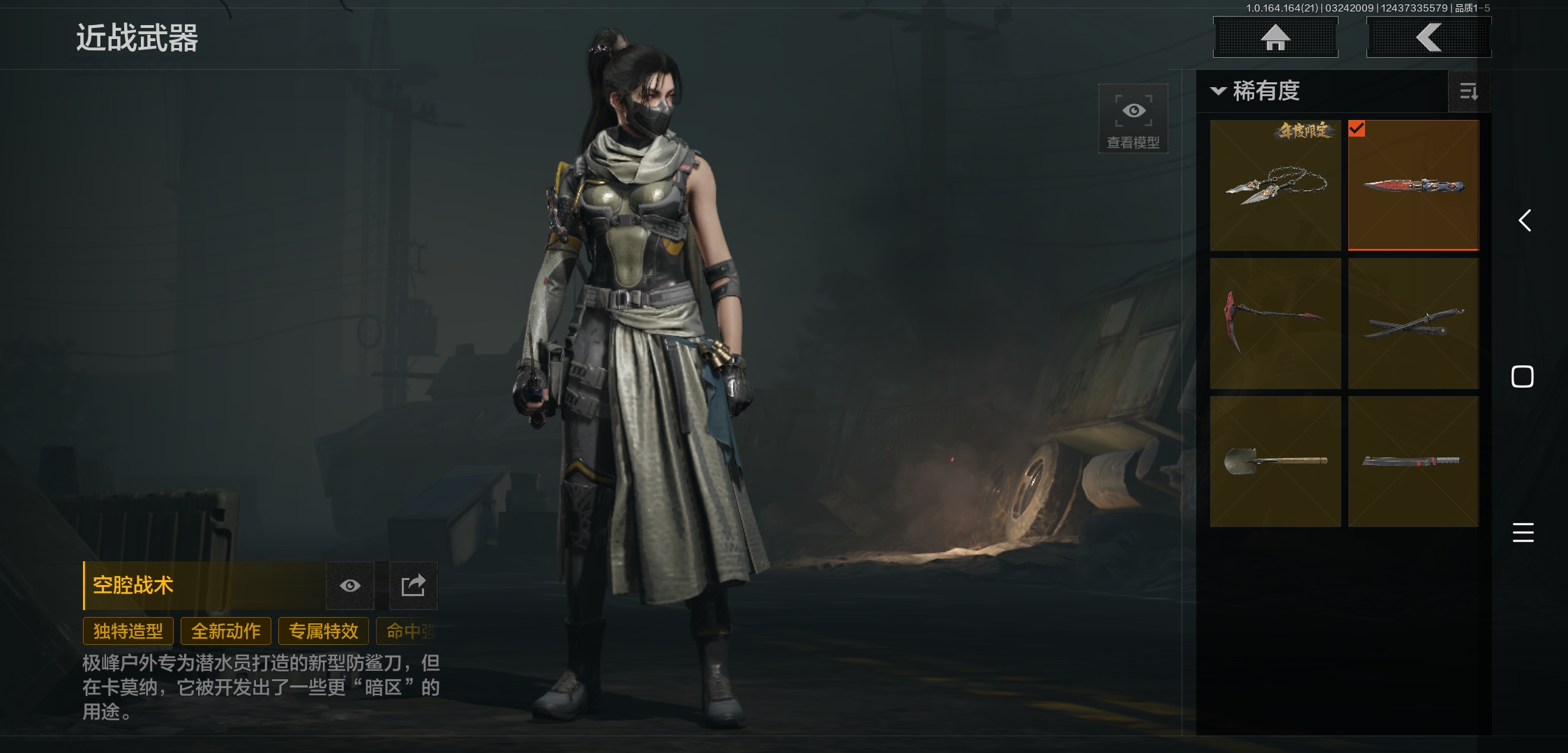This screenshot has width=1568, height=753.
Task: Return to the home screen
Action: click(x=1275, y=38)
